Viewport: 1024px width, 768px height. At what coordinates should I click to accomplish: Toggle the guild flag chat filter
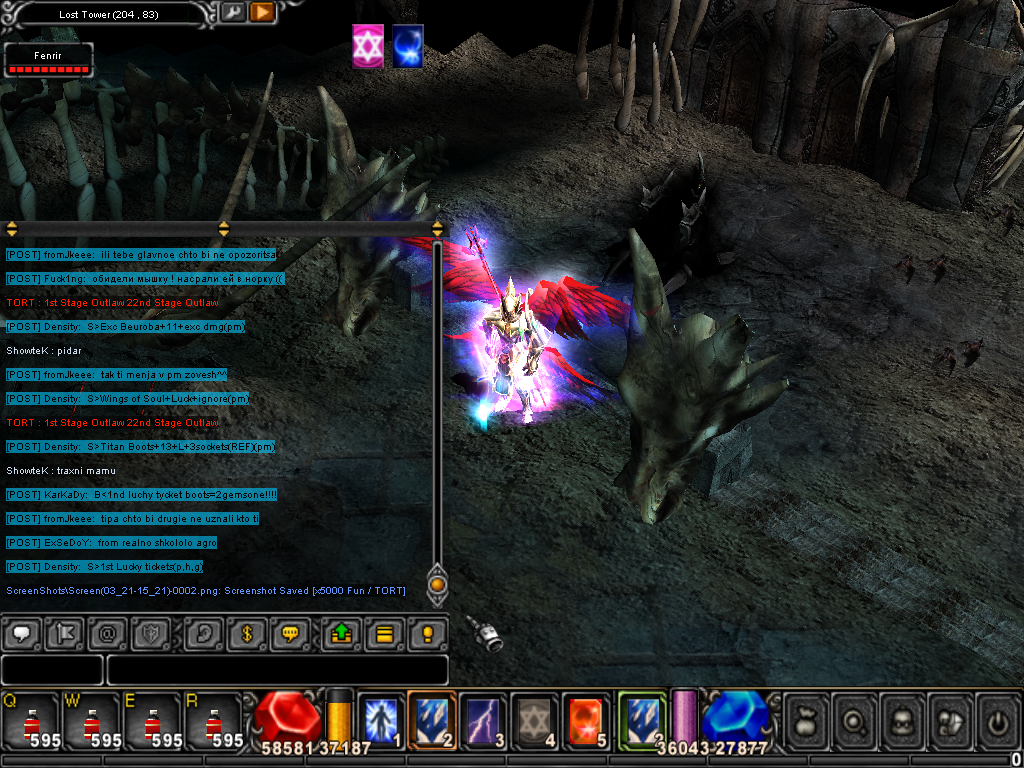click(65, 633)
